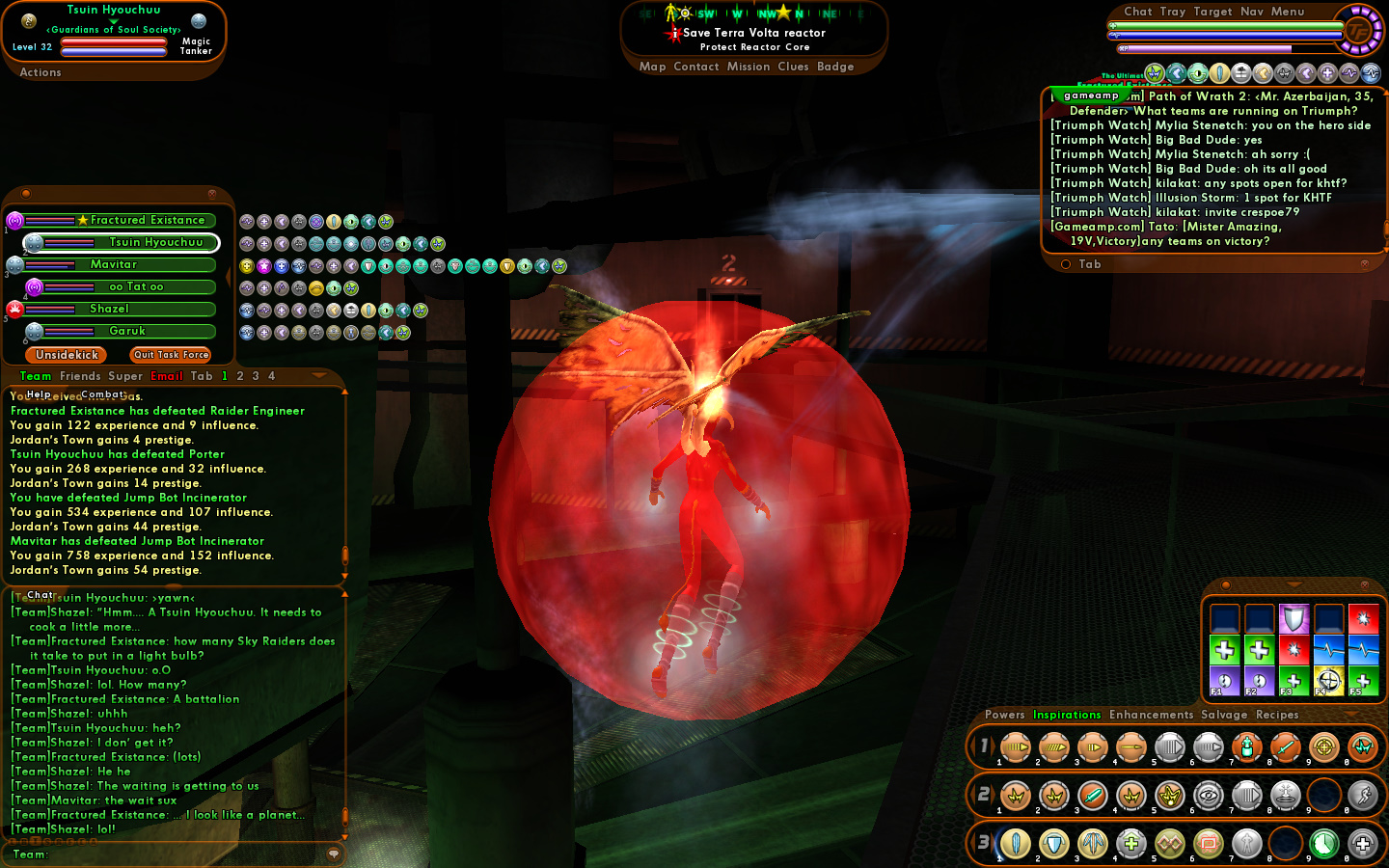1389x868 pixels.
Task: Toggle the Chat window button
Action: tap(1138, 12)
